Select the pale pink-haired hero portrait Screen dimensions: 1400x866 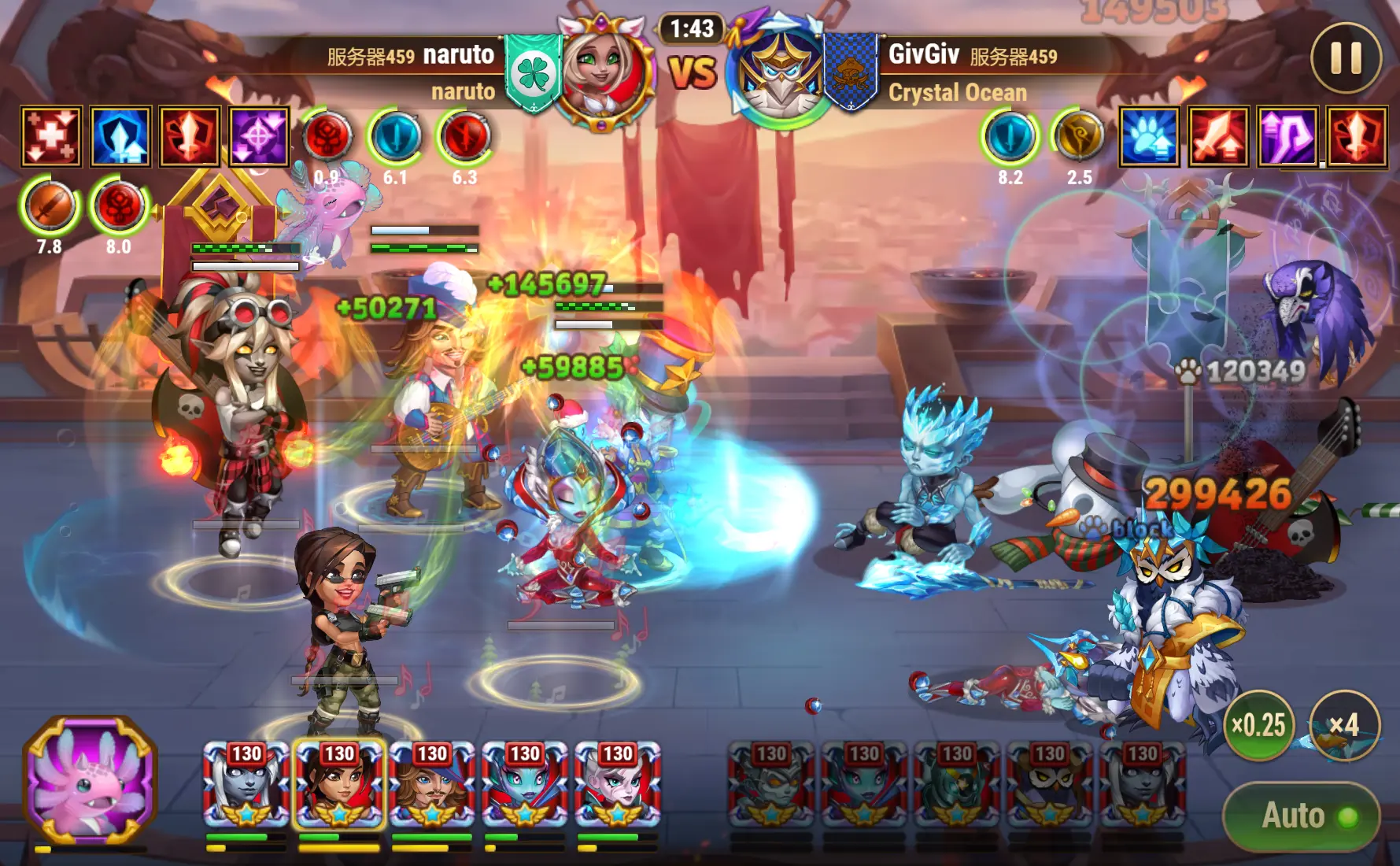click(x=618, y=783)
